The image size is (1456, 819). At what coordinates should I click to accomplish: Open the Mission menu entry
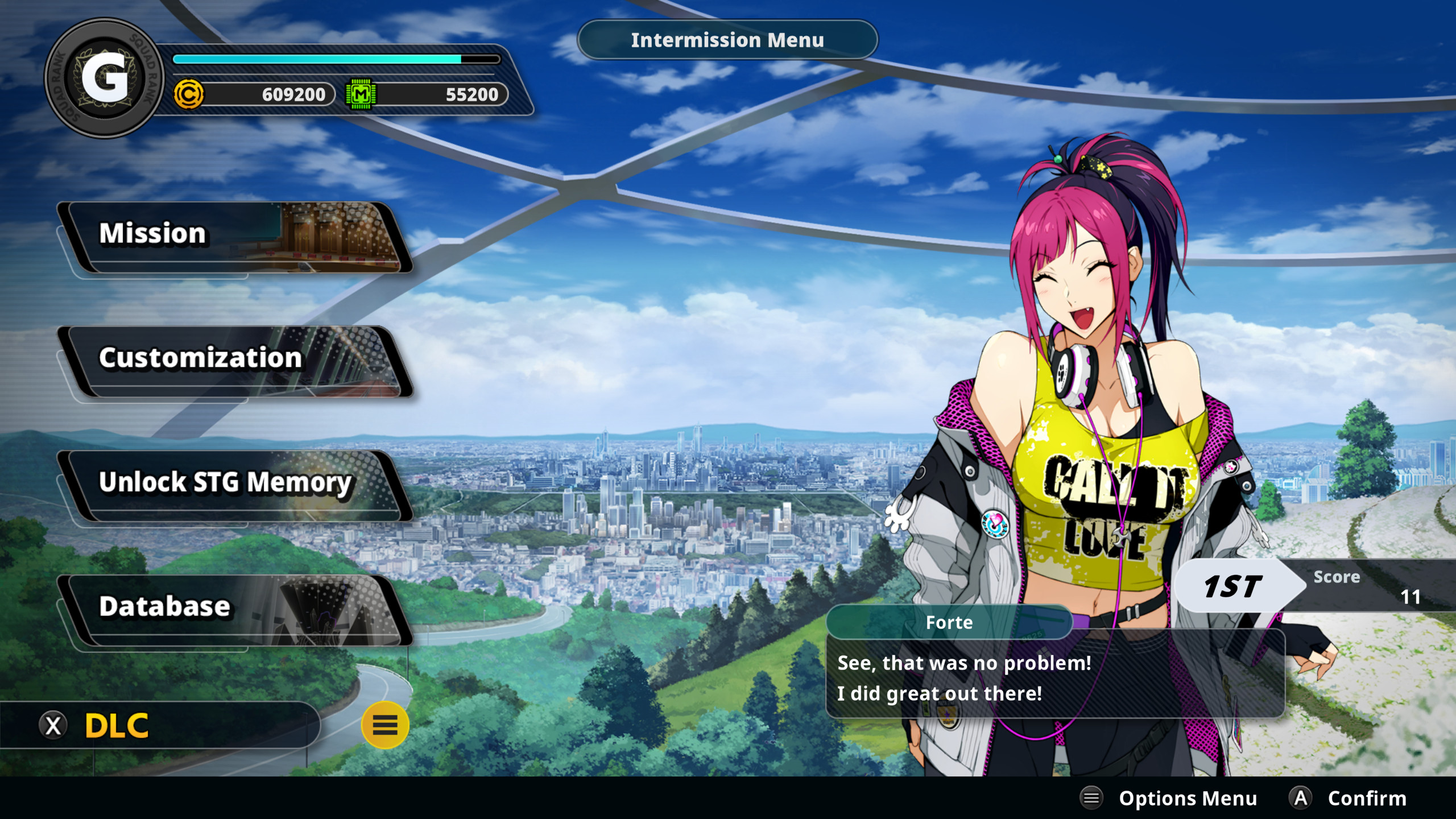(x=233, y=236)
